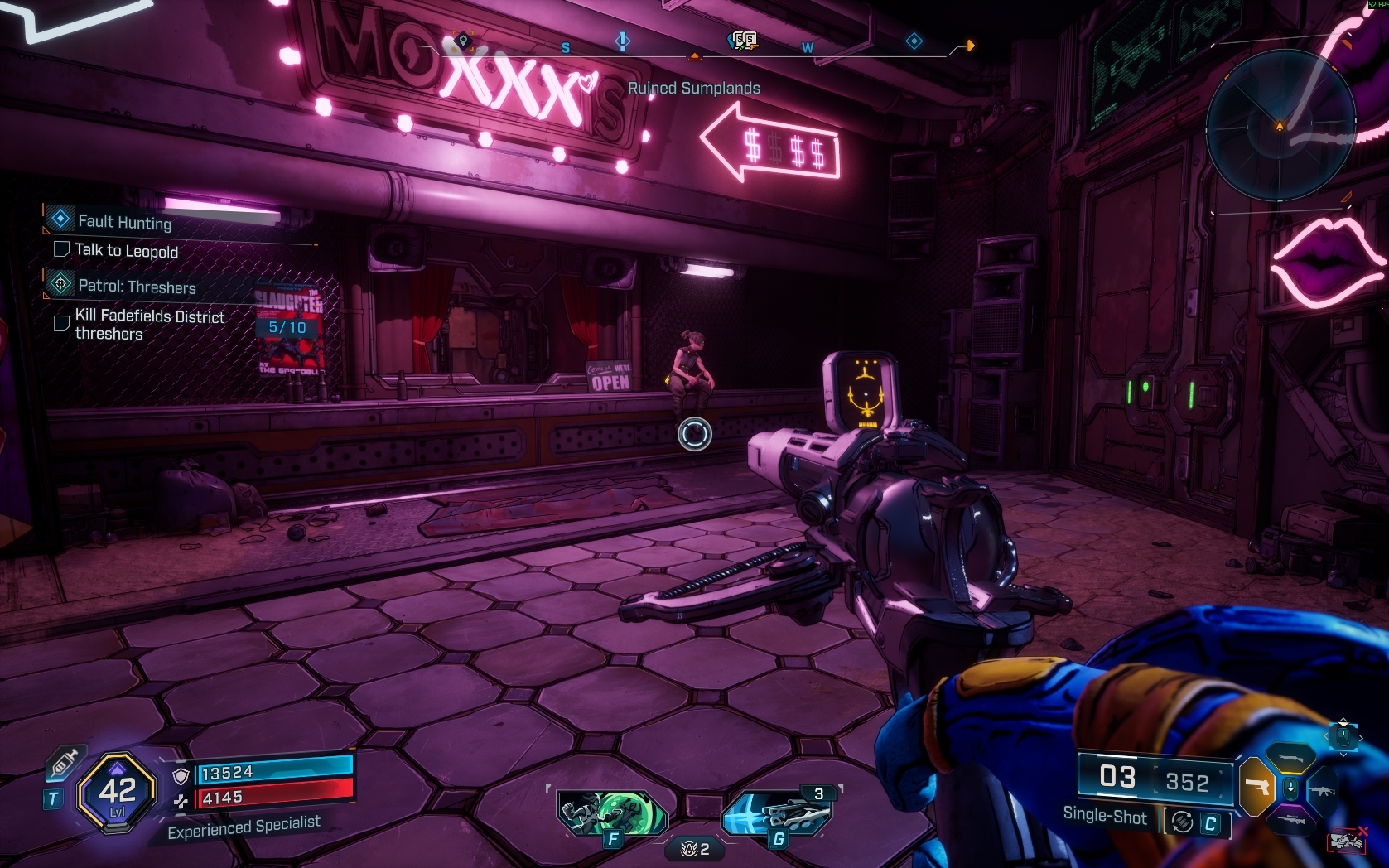Select the equipped pistol weapon slot
This screenshot has height=868, width=1389.
pos(1257,786)
